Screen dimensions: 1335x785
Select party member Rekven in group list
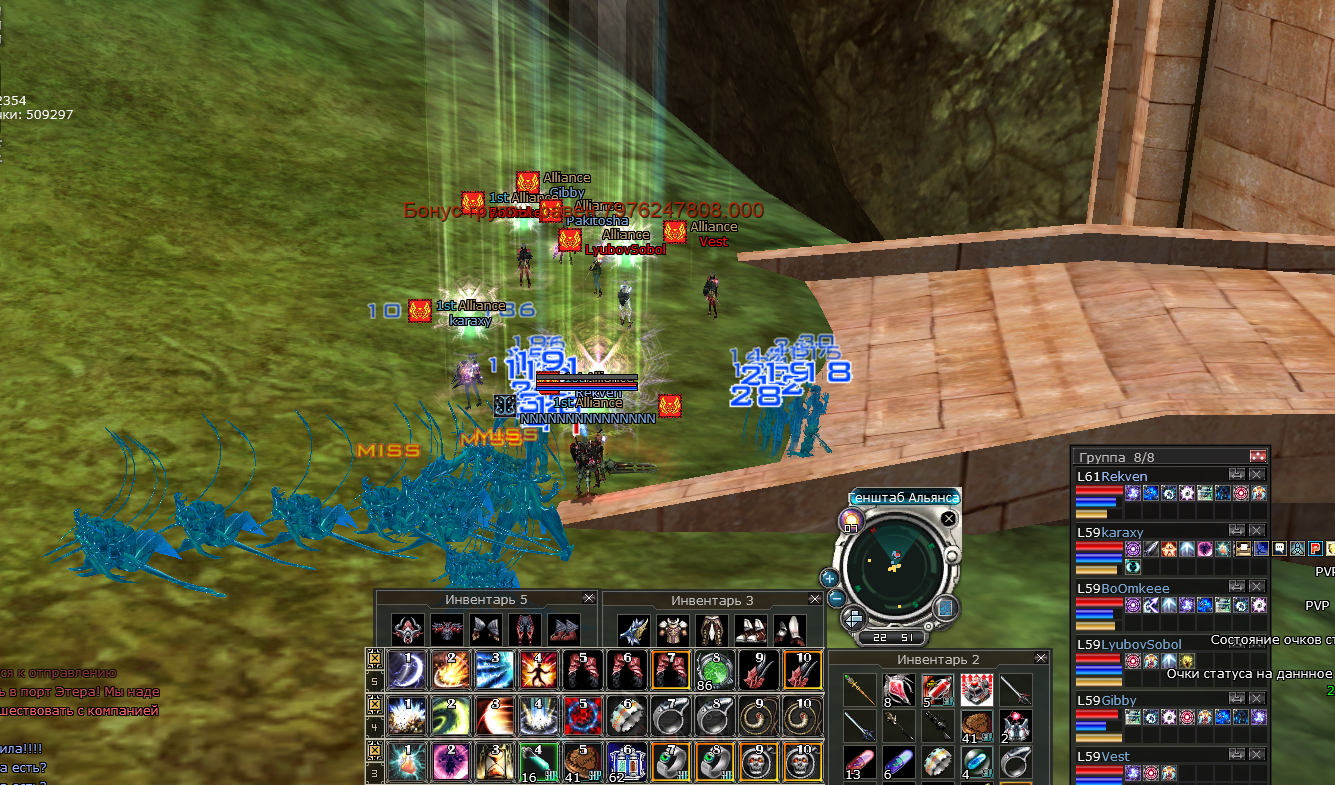1124,476
